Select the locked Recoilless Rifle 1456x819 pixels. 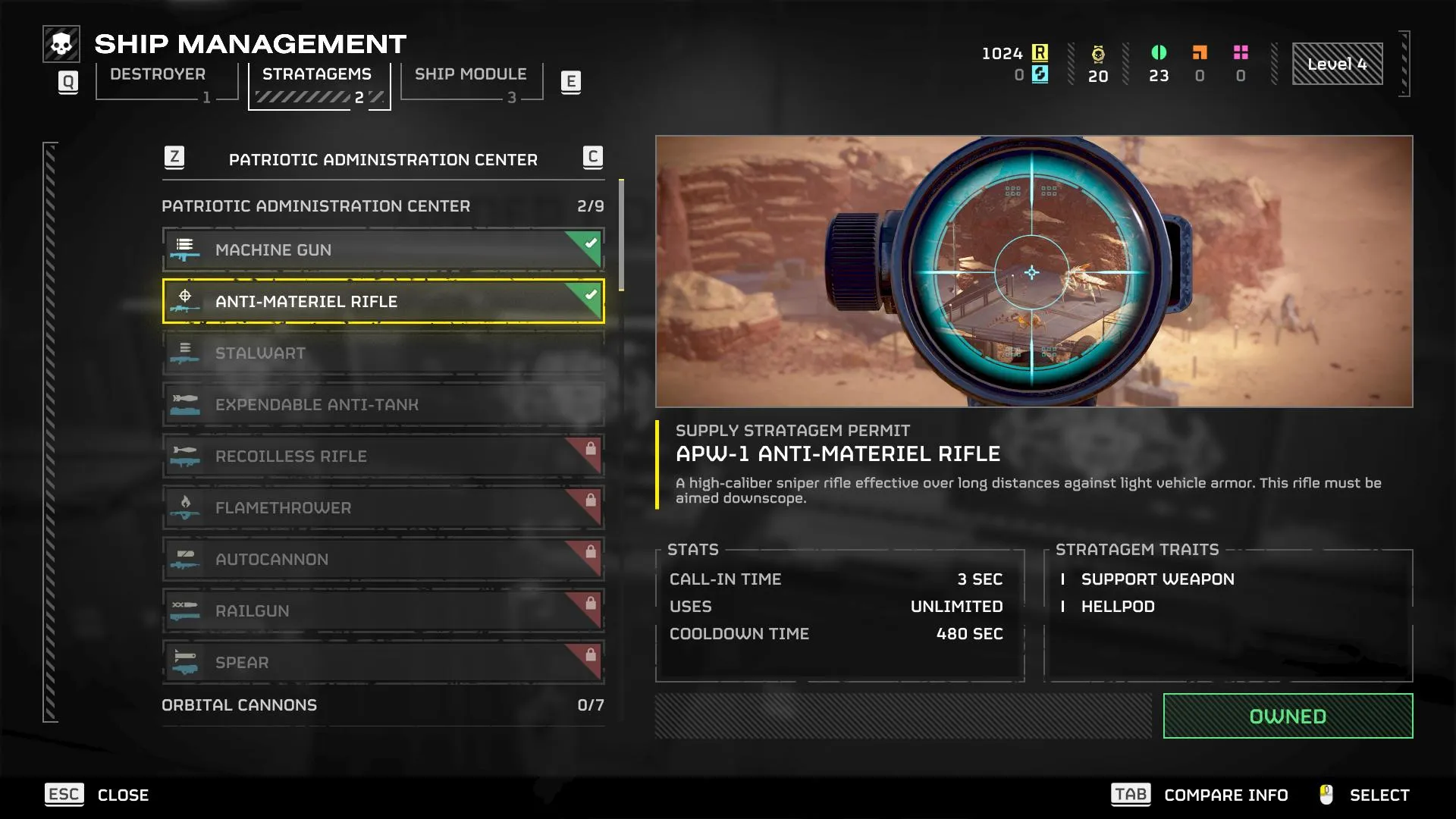click(383, 457)
